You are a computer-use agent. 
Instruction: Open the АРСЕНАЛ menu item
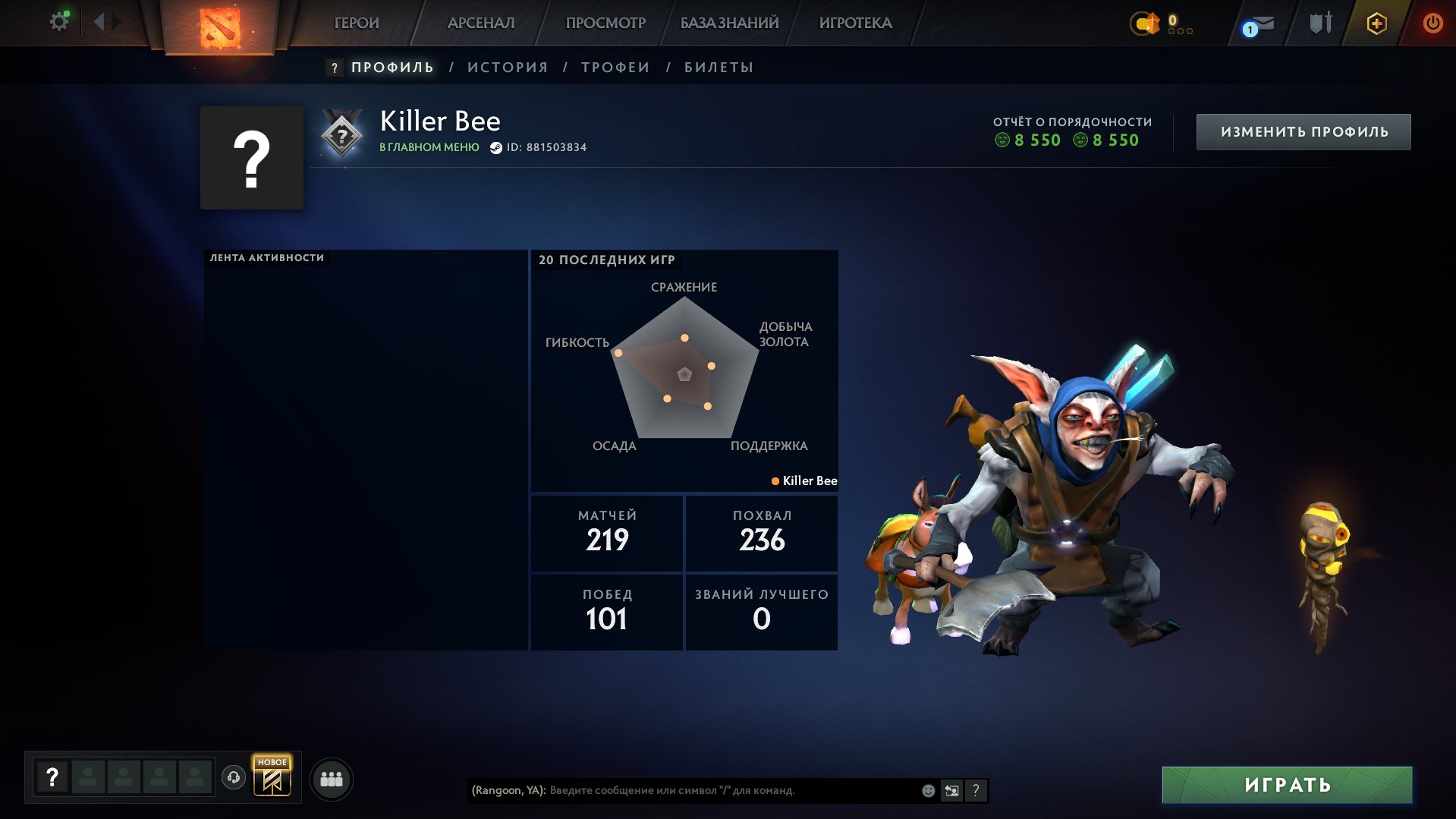click(x=480, y=23)
